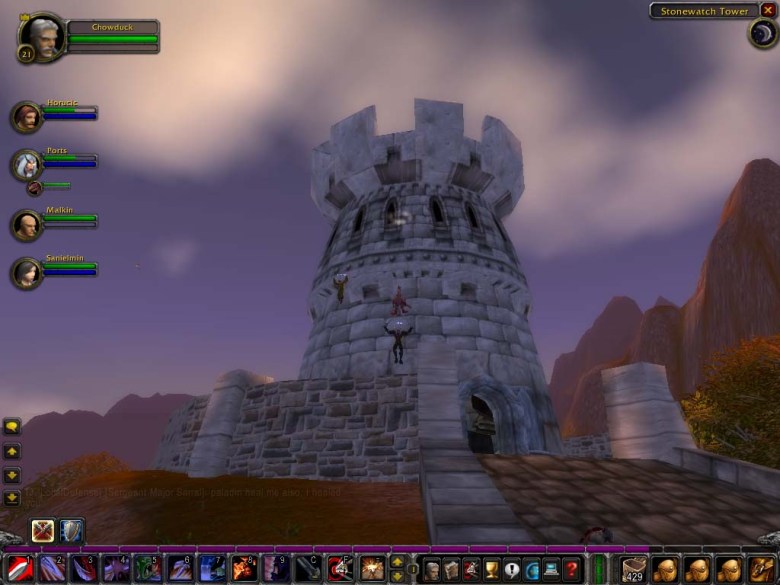Screen dimensions: 780x585
Task: Target party member Malkin's portrait
Action: 27,224
